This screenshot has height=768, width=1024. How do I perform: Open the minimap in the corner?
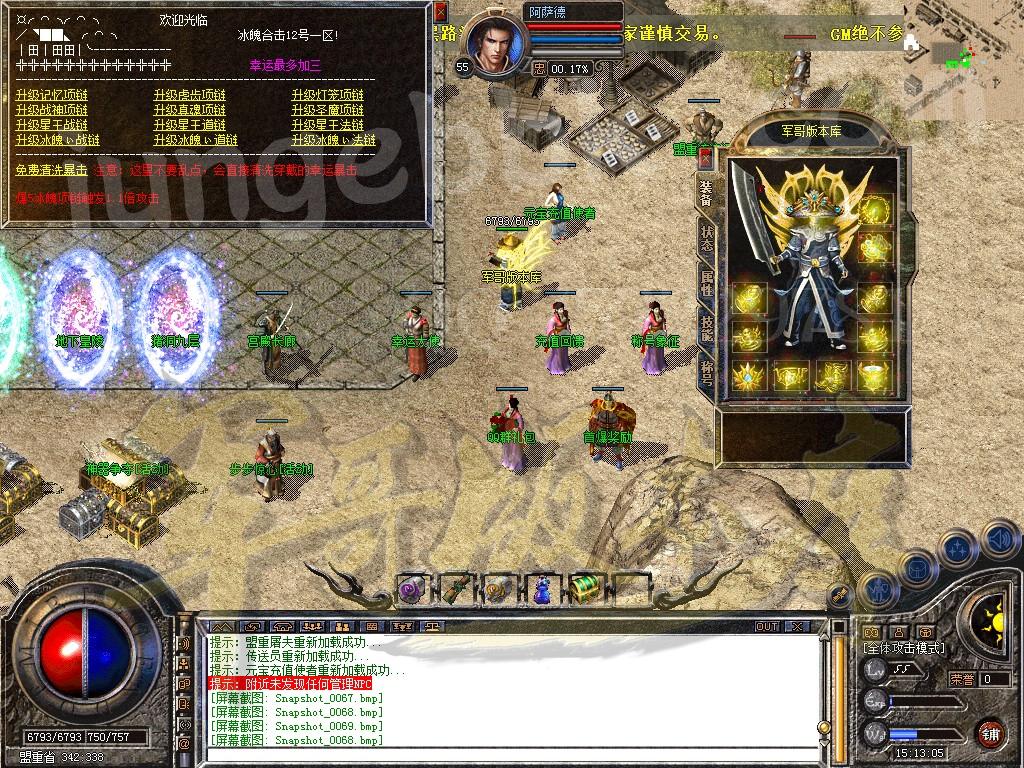click(x=967, y=37)
